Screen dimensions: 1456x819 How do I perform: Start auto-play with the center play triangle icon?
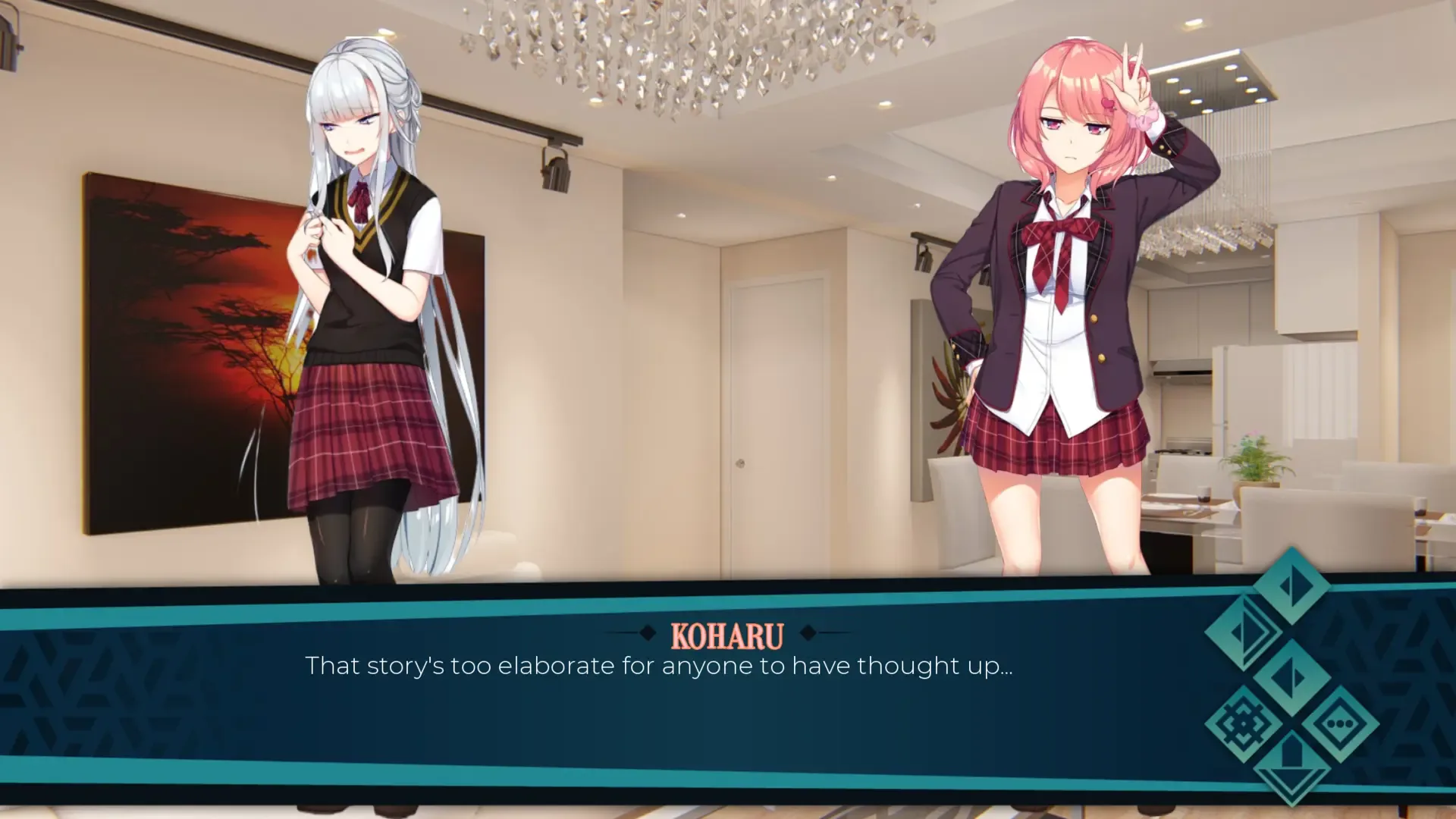1292,677
